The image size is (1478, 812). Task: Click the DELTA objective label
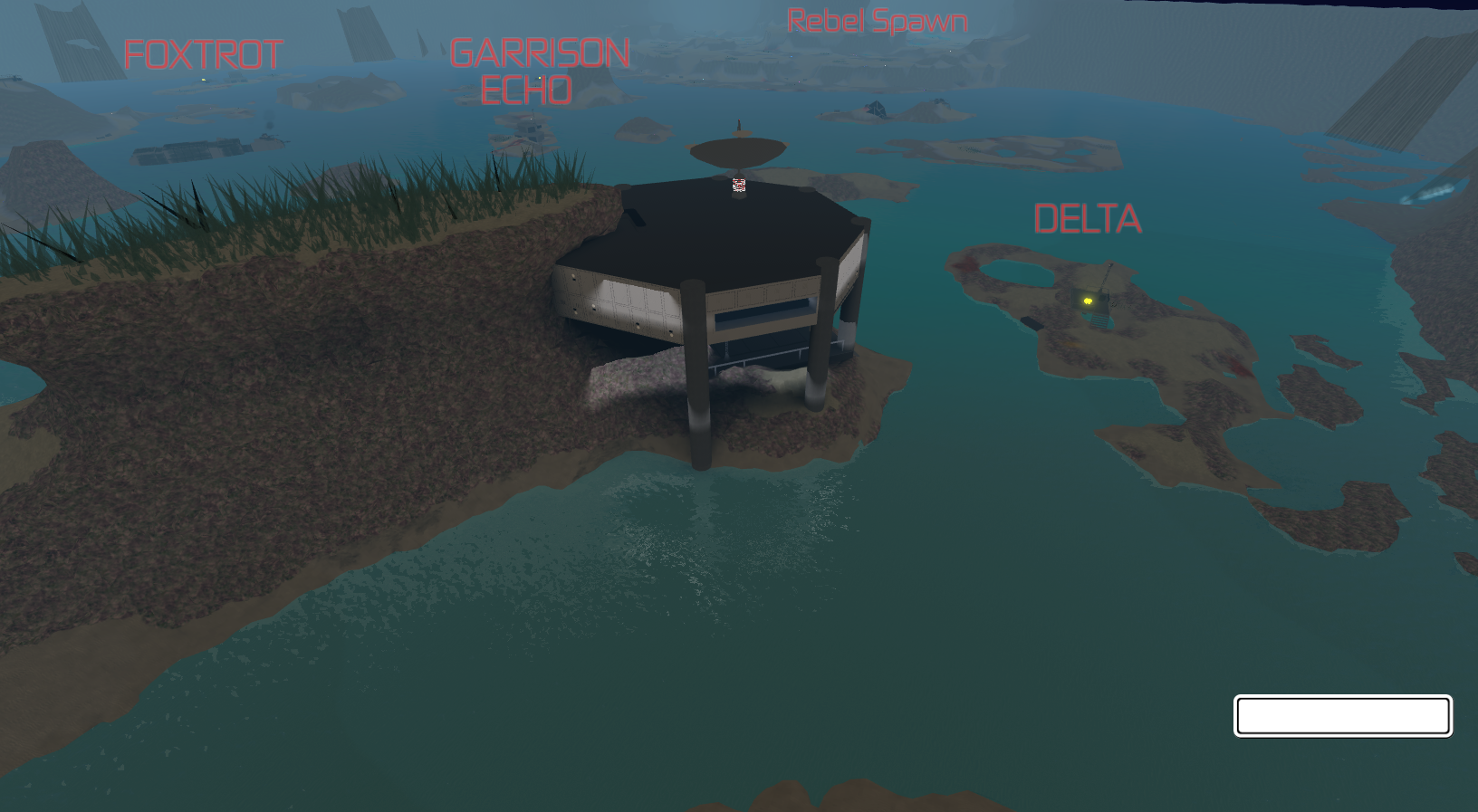(x=1089, y=219)
